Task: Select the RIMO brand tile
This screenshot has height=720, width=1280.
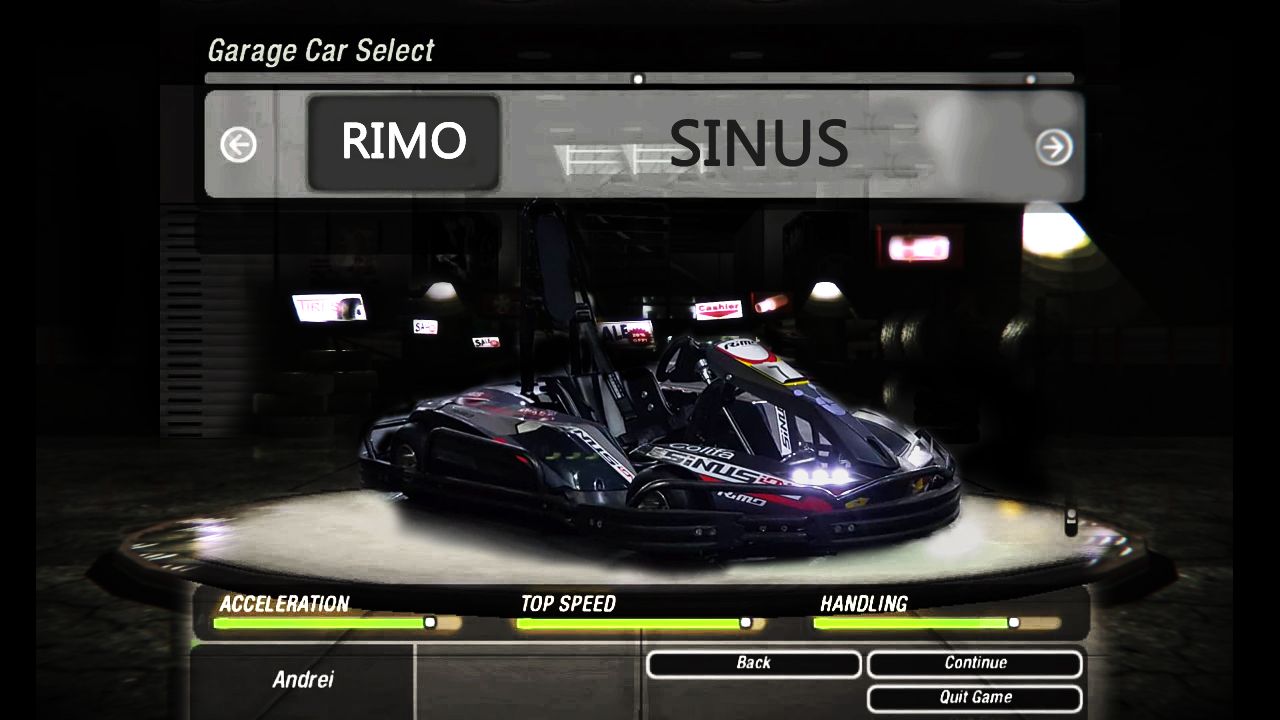Action: 403,142
